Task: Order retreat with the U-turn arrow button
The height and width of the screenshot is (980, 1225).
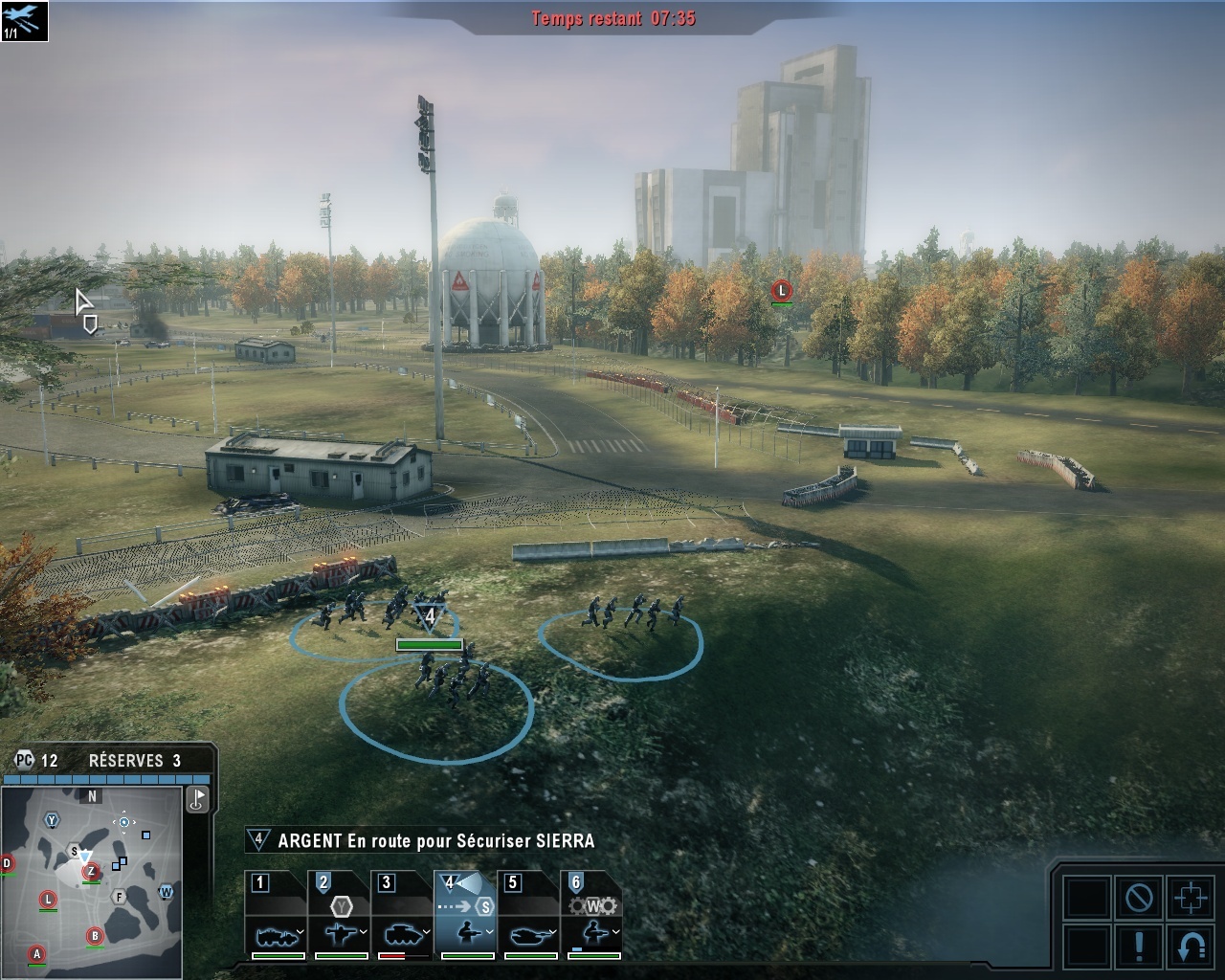Action: coord(1191,946)
